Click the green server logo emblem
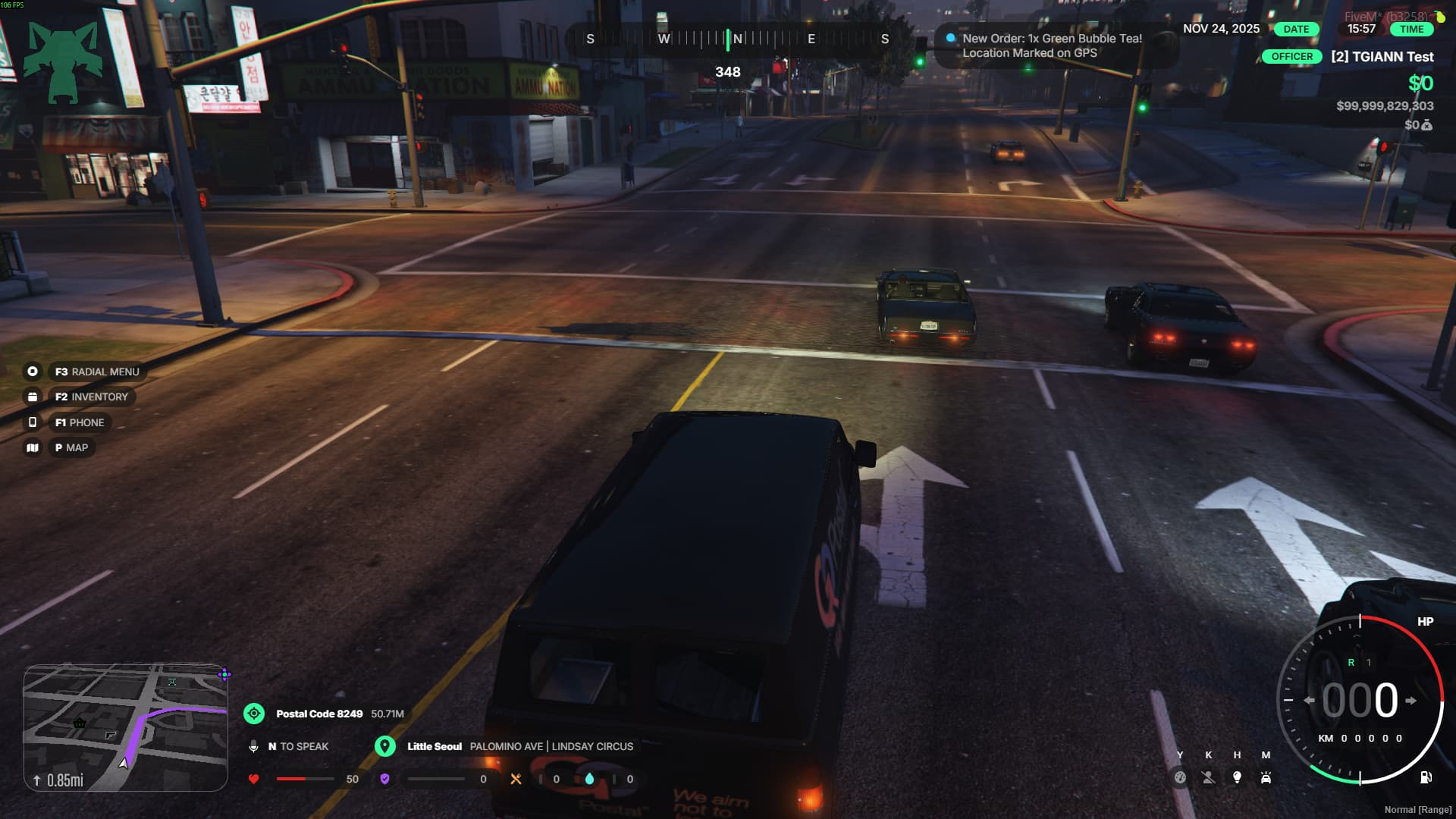1456x819 pixels. [x=62, y=62]
